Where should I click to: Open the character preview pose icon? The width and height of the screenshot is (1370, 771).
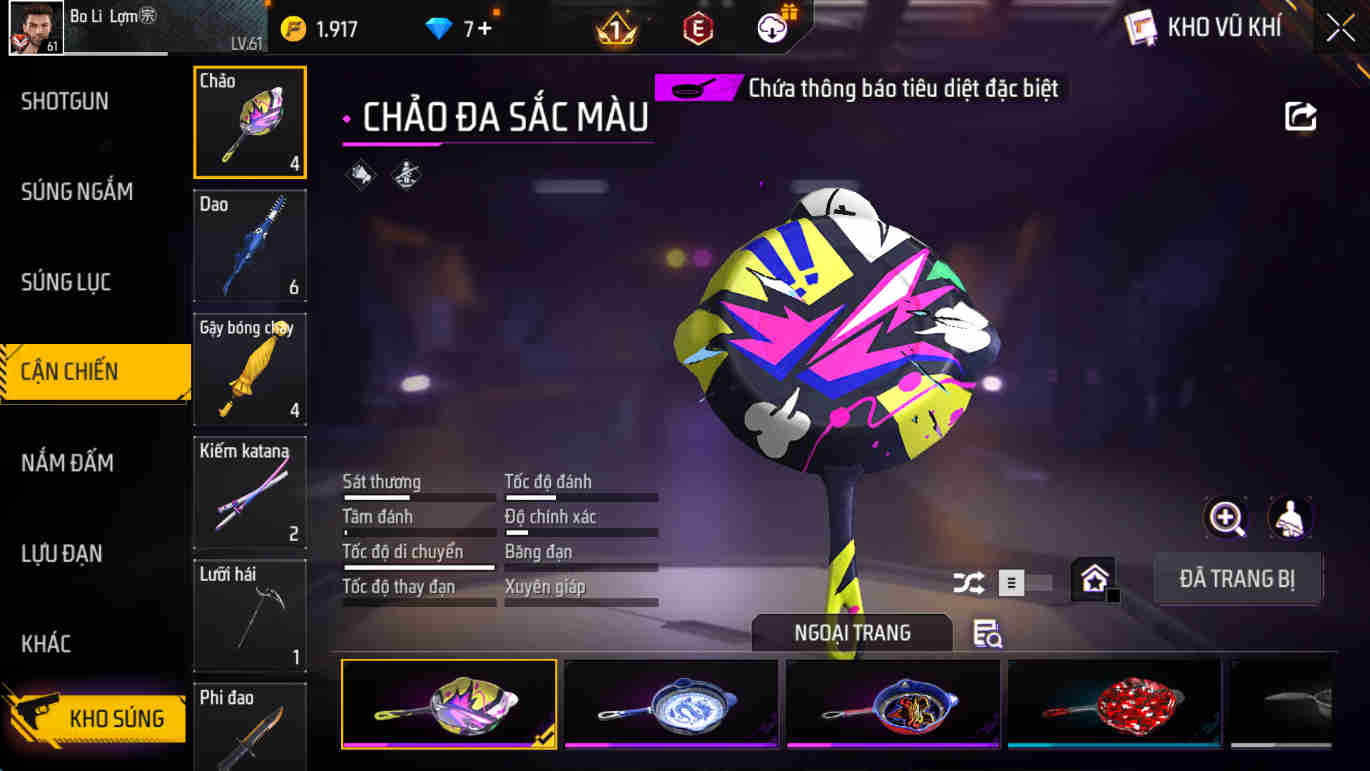tap(1290, 519)
